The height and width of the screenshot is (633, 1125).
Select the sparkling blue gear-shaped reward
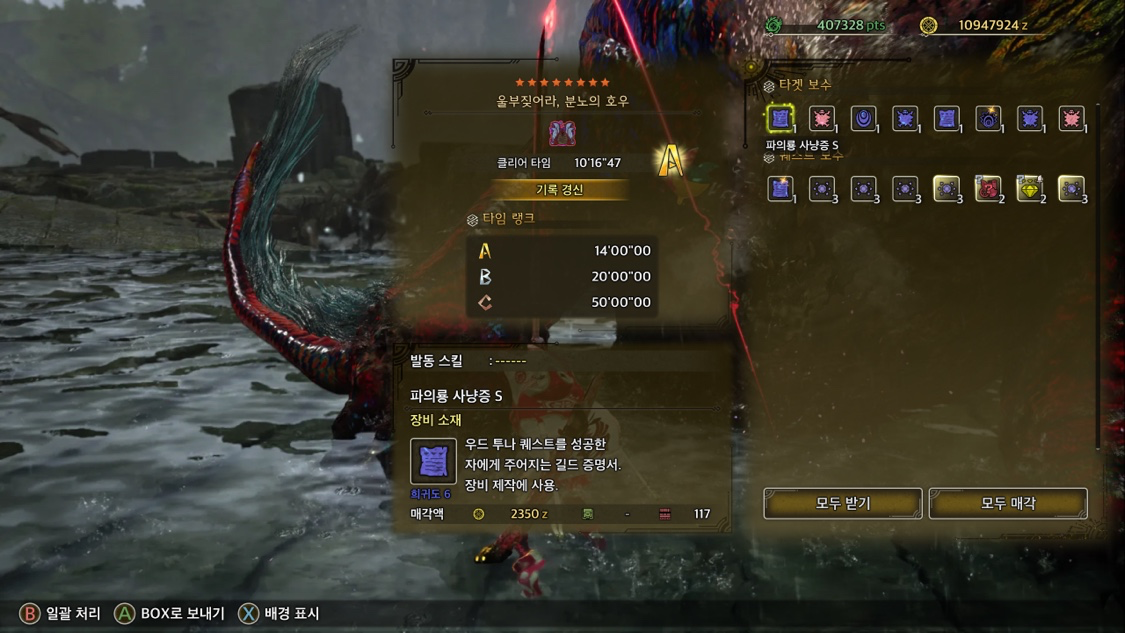988,118
